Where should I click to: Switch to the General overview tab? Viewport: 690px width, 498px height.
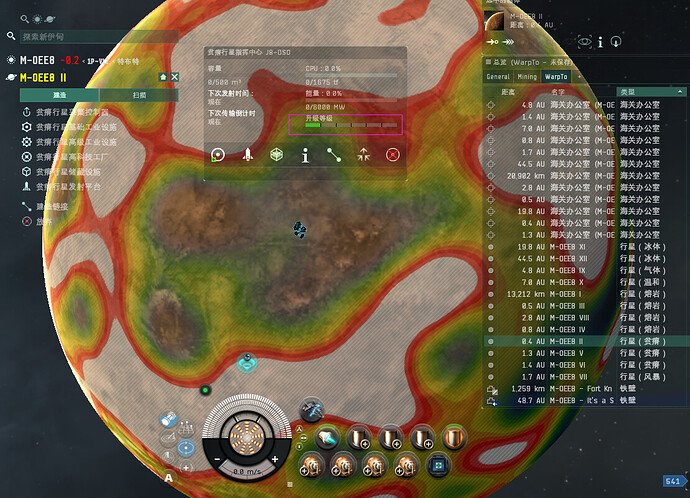click(498, 76)
